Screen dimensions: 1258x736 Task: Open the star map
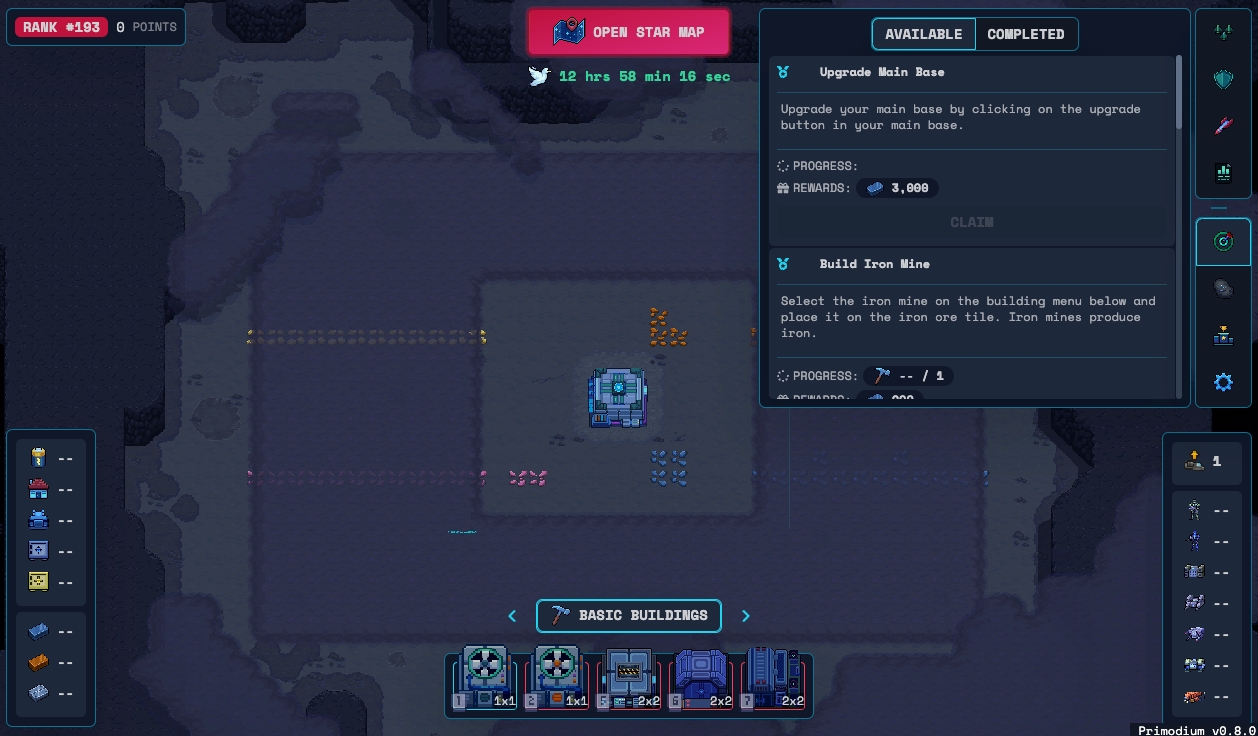[628, 32]
